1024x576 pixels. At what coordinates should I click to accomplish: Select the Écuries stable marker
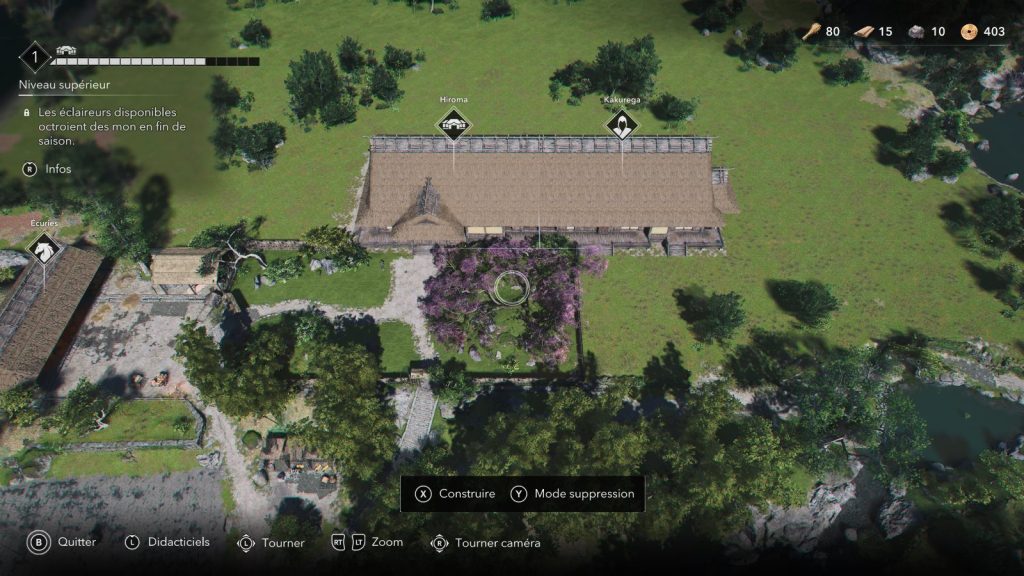click(44, 249)
